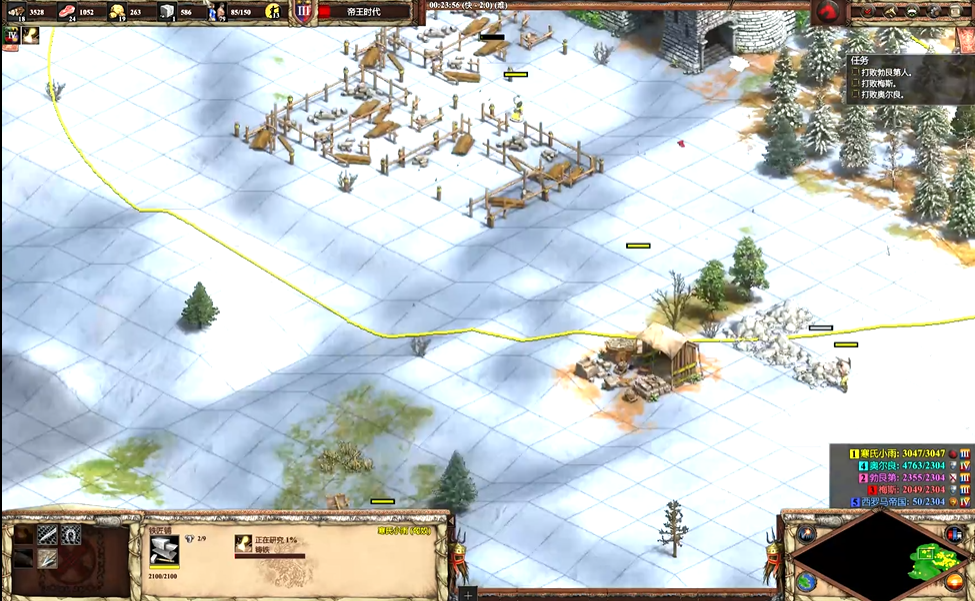Research the chain mail armor upgrade
975x601 pixels.
[x=47, y=535]
